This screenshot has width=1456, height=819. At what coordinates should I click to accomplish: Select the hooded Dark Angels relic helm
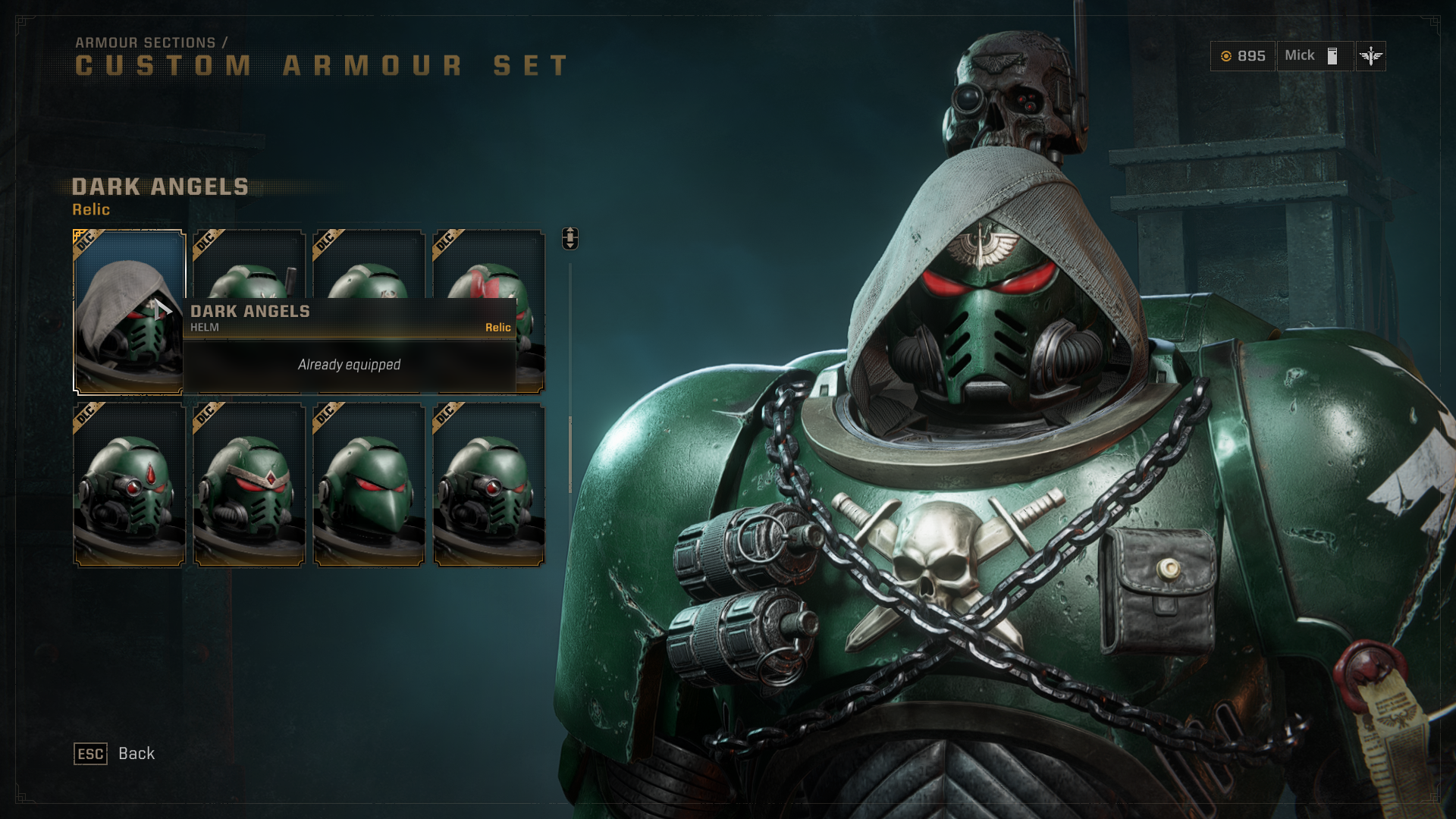coord(129,311)
